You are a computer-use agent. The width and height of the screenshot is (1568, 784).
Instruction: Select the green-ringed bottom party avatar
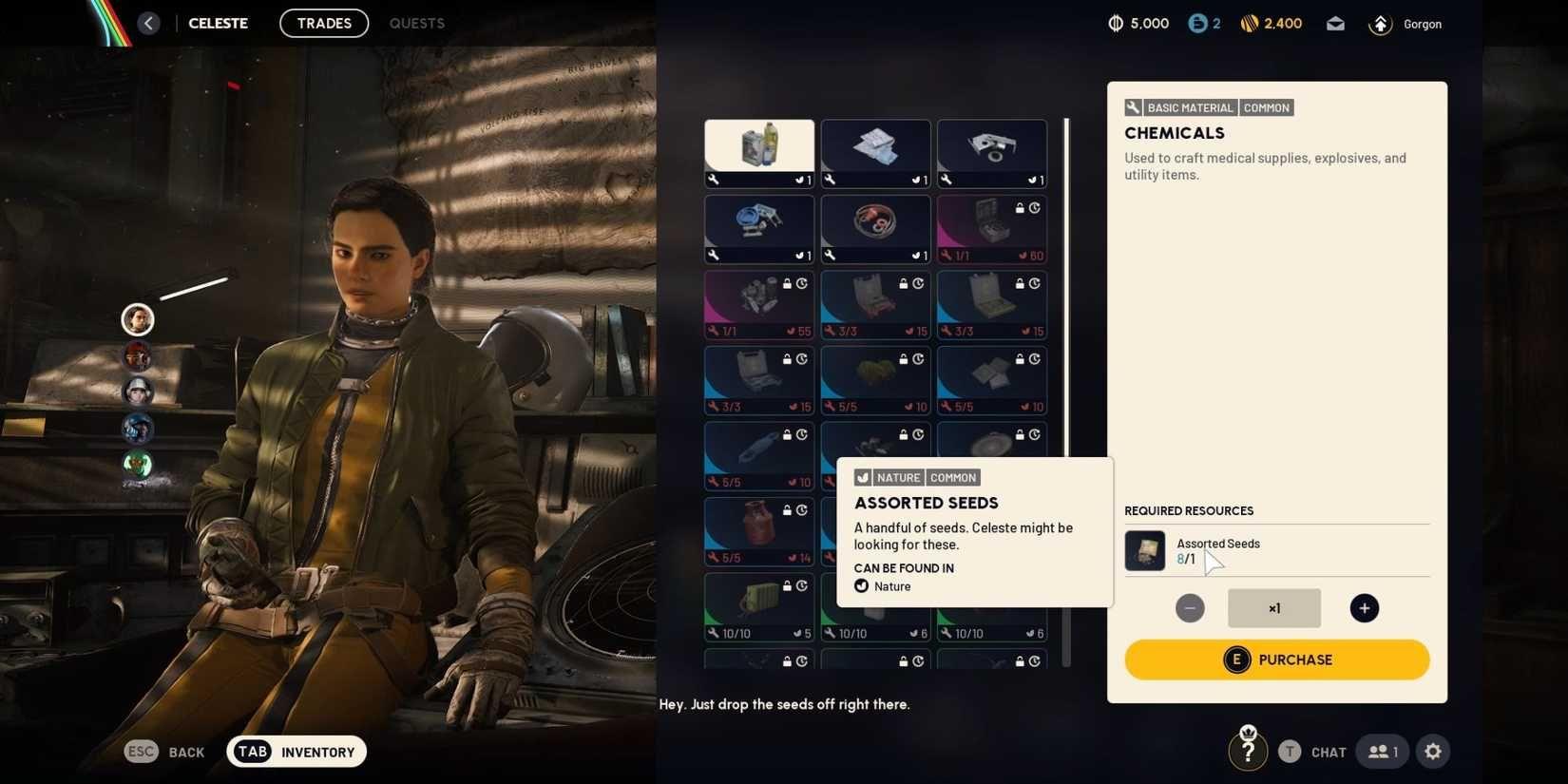point(136,465)
